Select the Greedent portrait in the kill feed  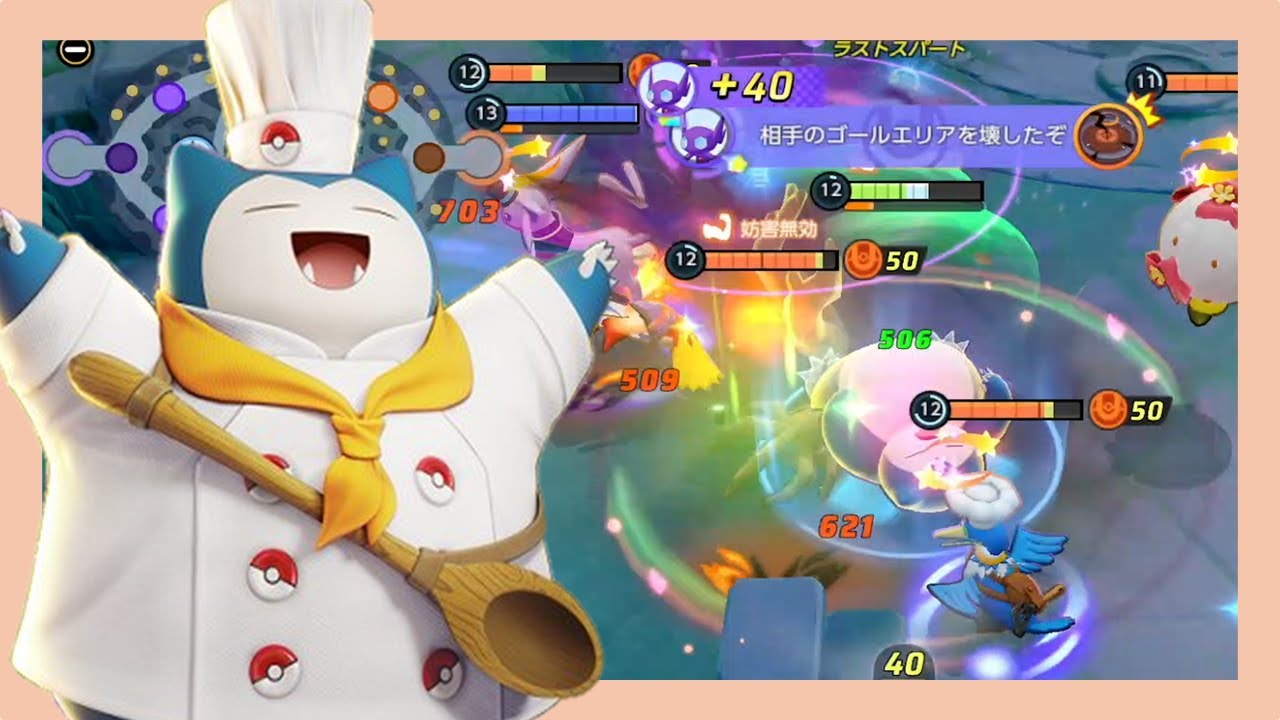coord(1109,136)
